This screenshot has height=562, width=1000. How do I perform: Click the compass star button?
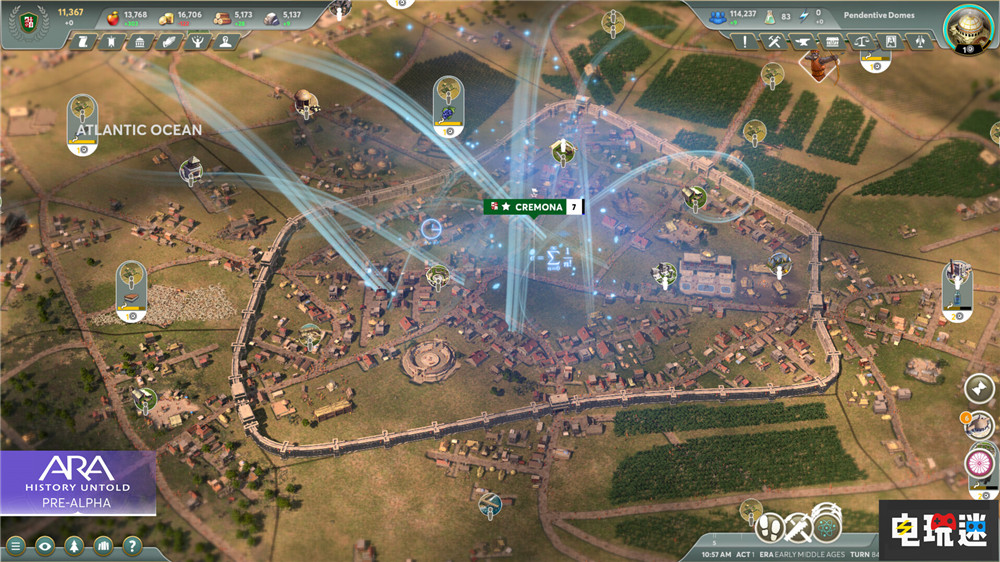pos(978,389)
